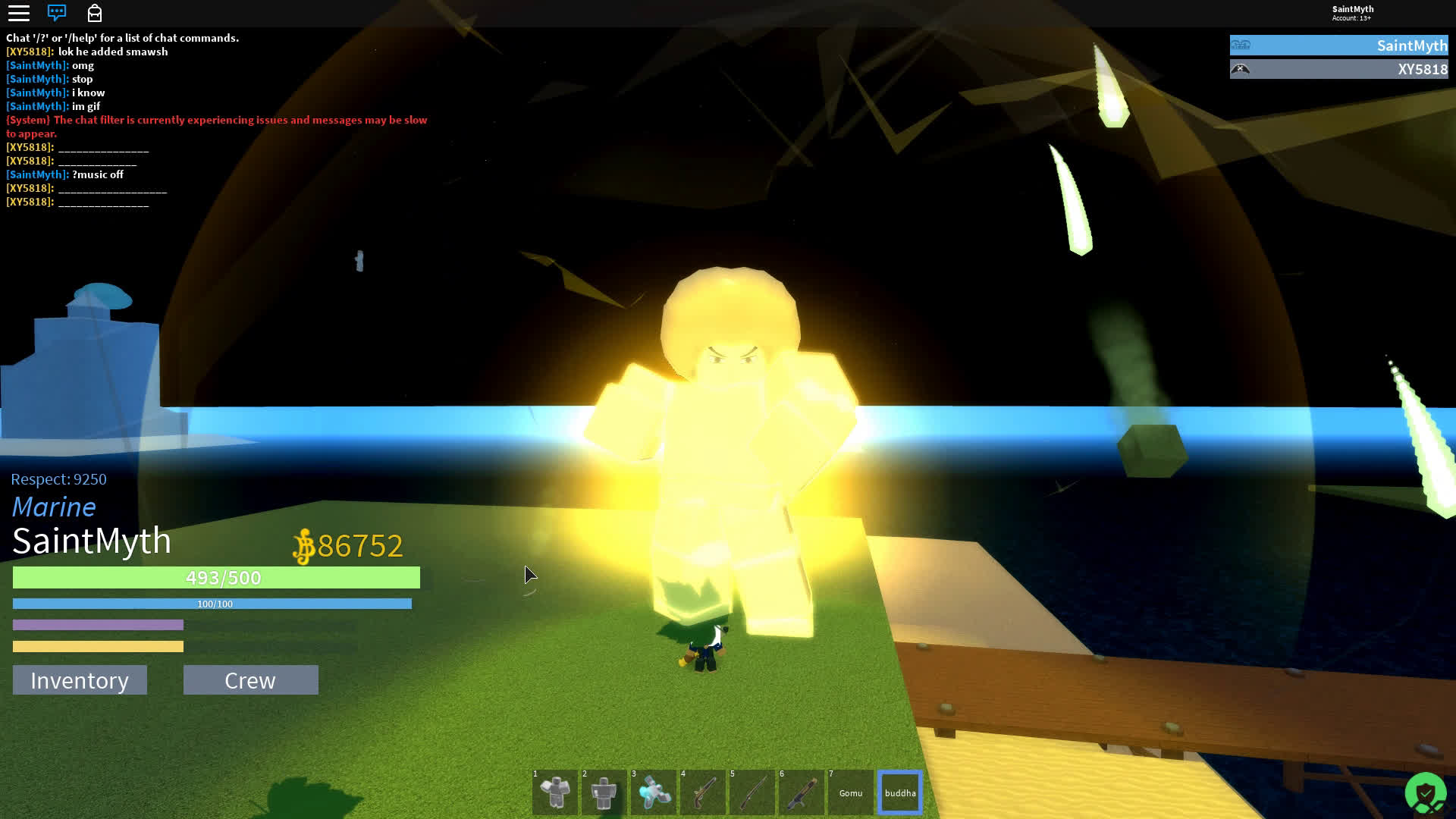Equip the long rifle in slot 5
1456x819 pixels.
click(x=752, y=792)
